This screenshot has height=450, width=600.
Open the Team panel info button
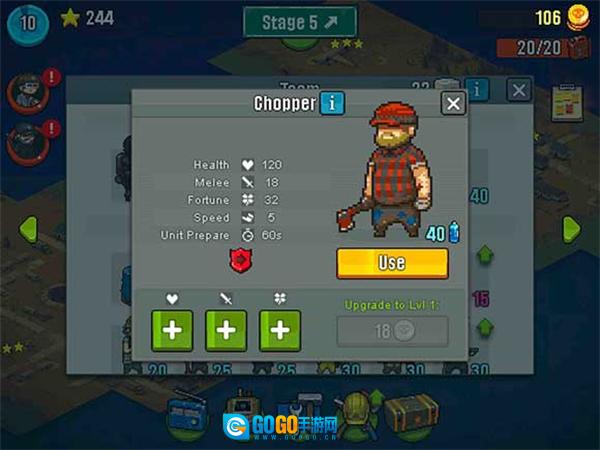478,90
